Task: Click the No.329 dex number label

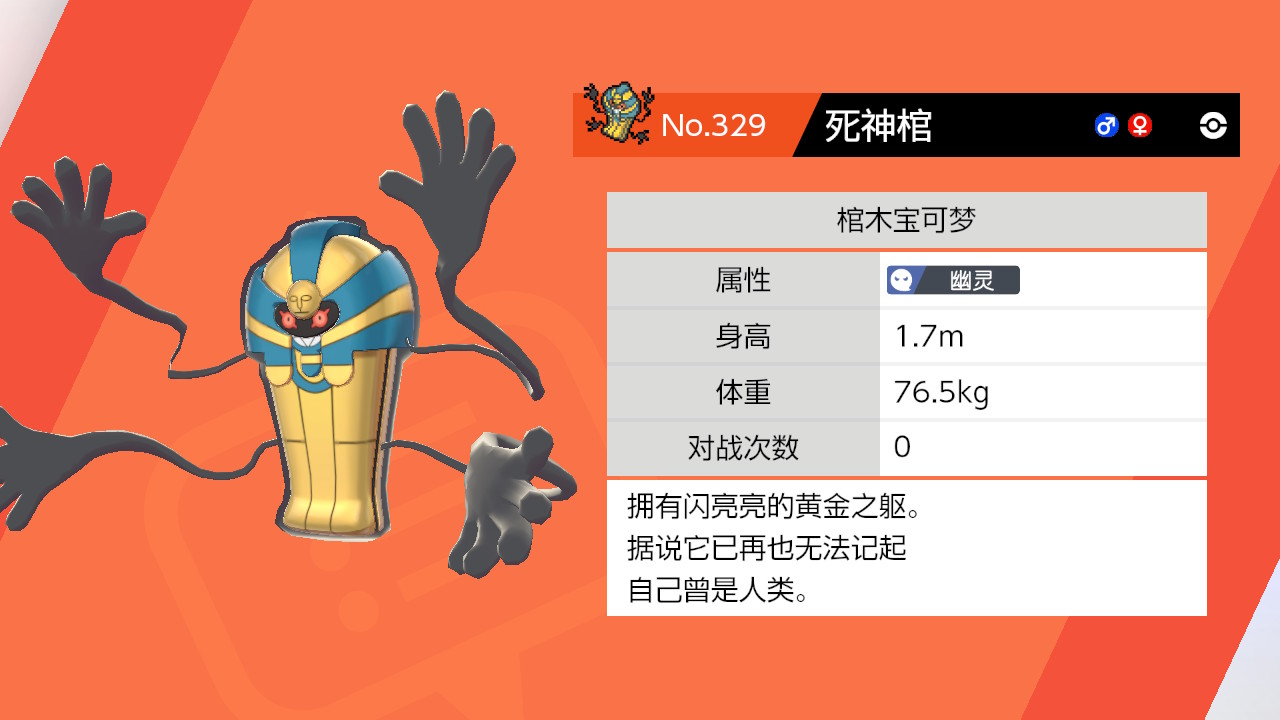Action: 714,126
